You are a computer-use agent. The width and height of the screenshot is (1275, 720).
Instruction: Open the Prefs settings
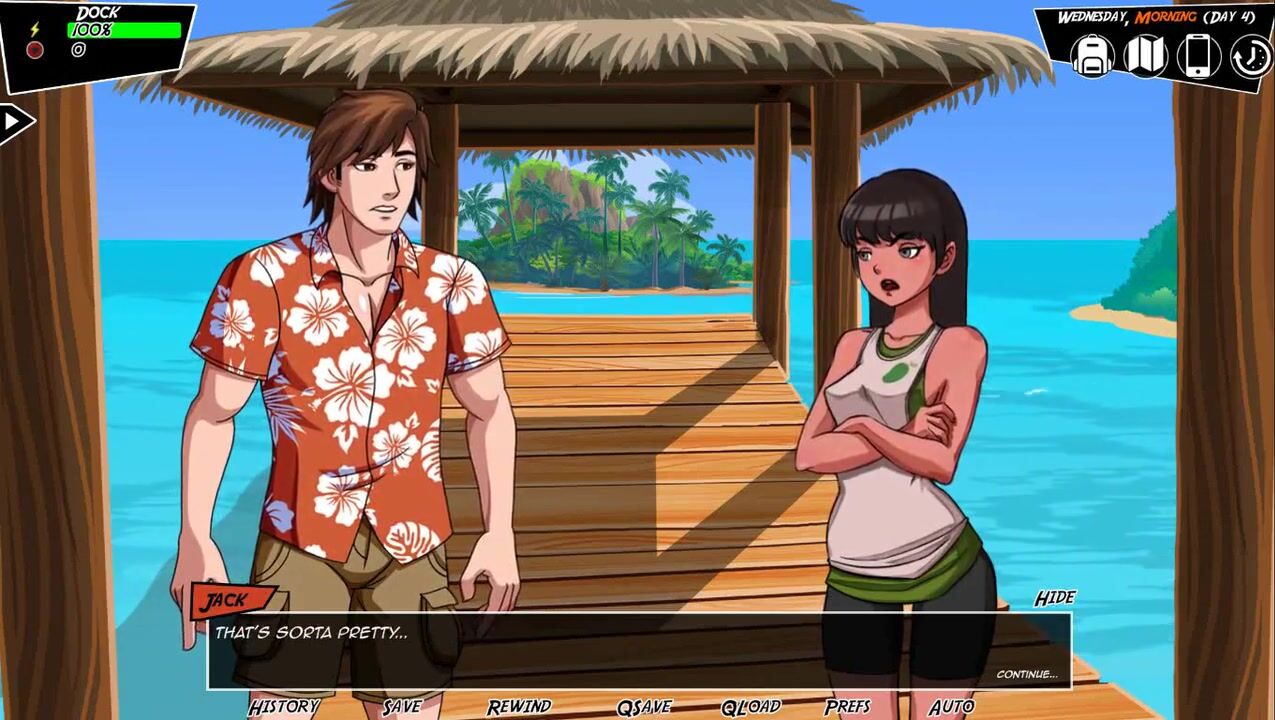[x=848, y=707]
